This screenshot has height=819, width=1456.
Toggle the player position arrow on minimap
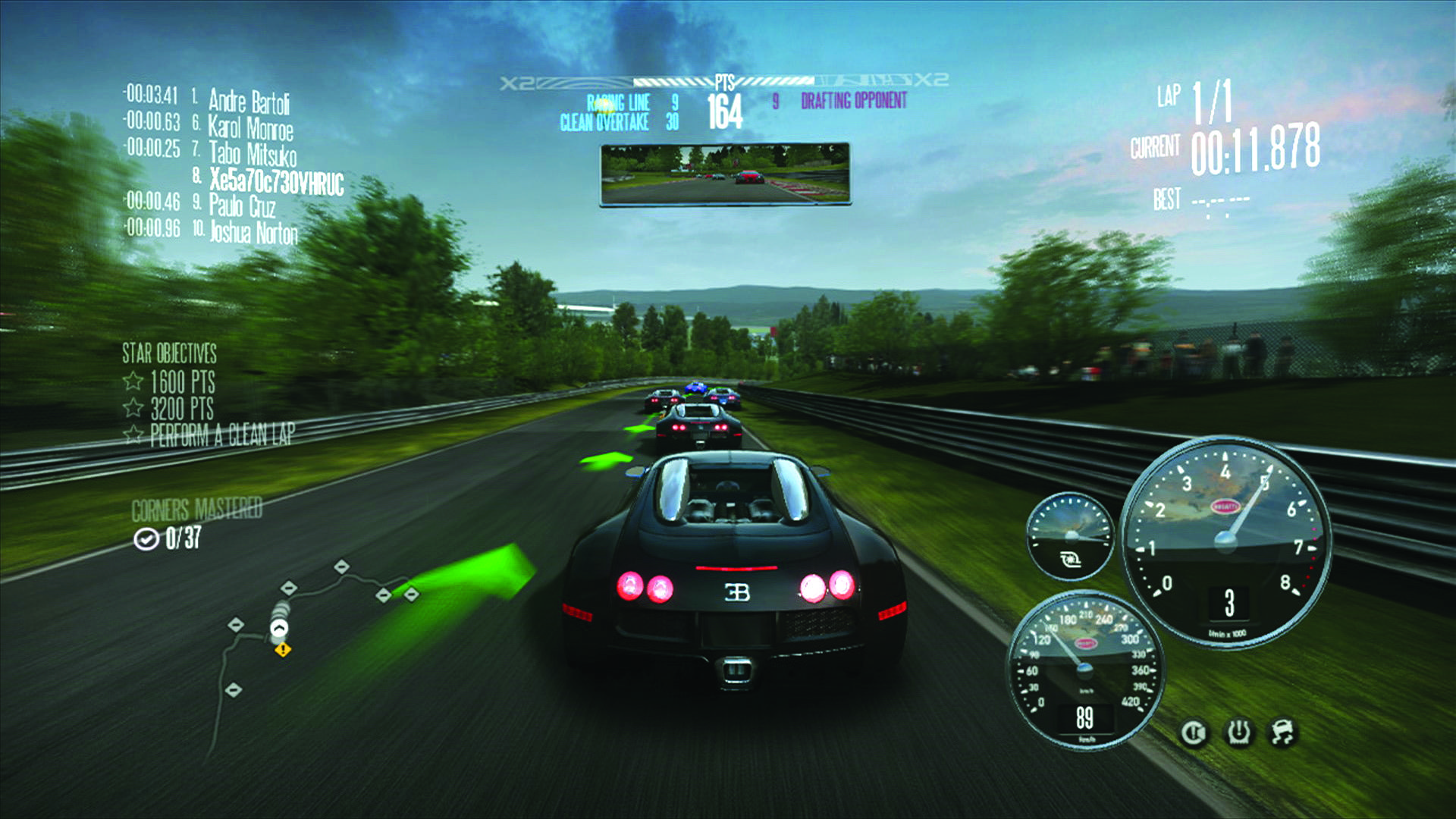pos(279,629)
